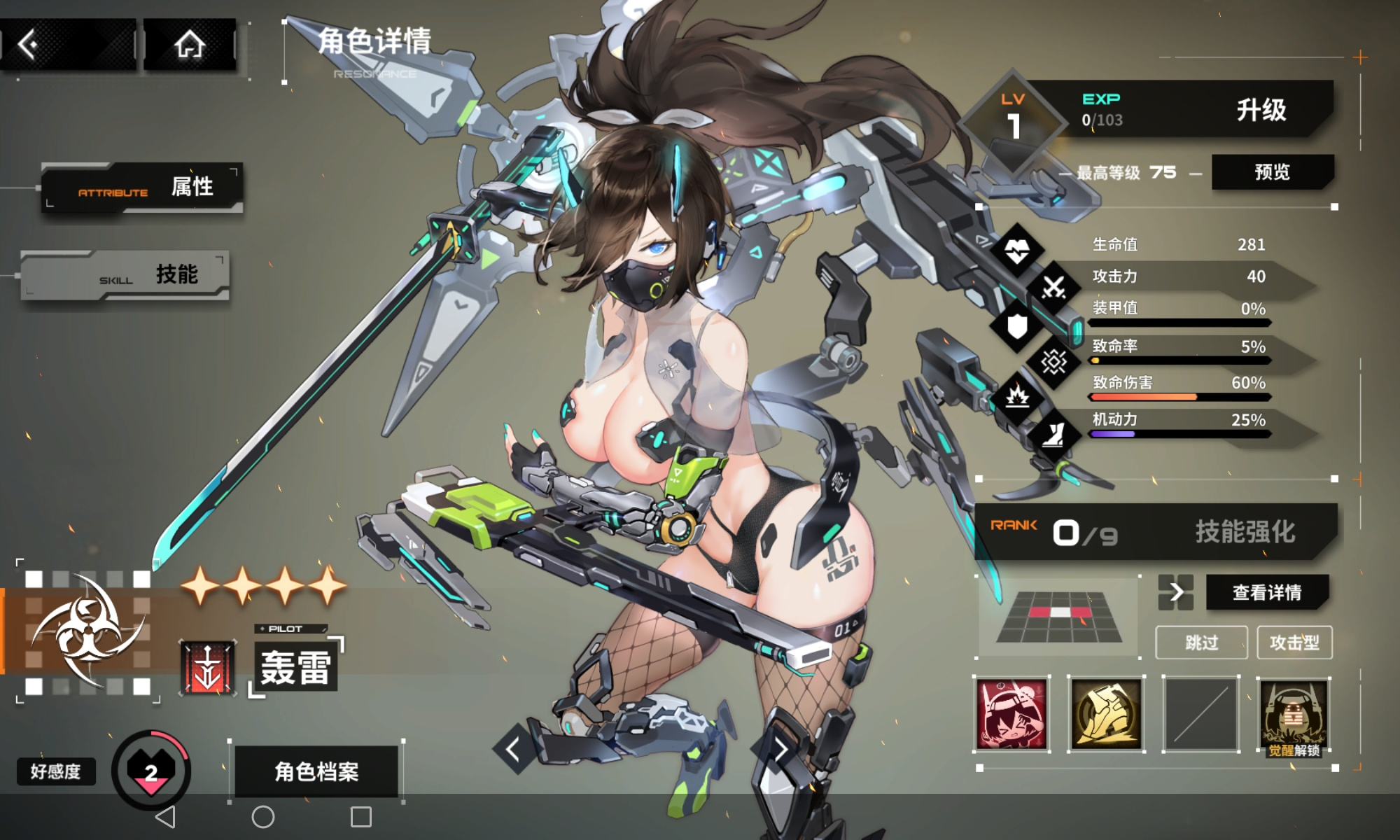Open the 预览 preview button
The image size is (1400, 840).
click(1273, 171)
